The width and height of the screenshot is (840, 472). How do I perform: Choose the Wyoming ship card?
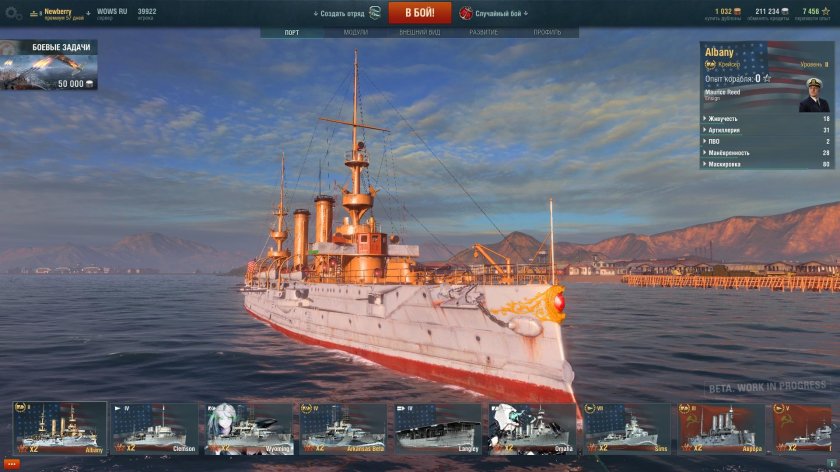tap(248, 428)
